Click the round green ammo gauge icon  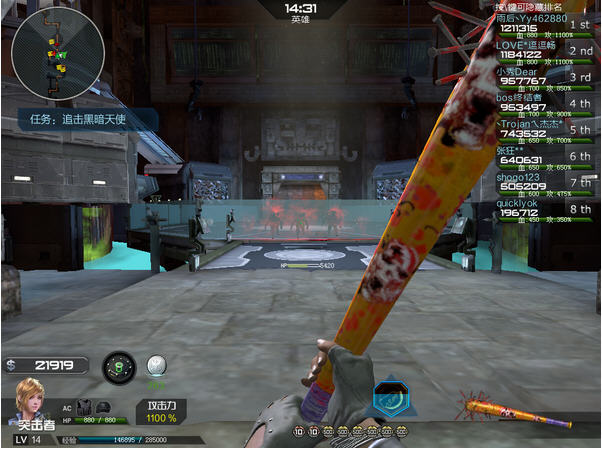(x=119, y=366)
